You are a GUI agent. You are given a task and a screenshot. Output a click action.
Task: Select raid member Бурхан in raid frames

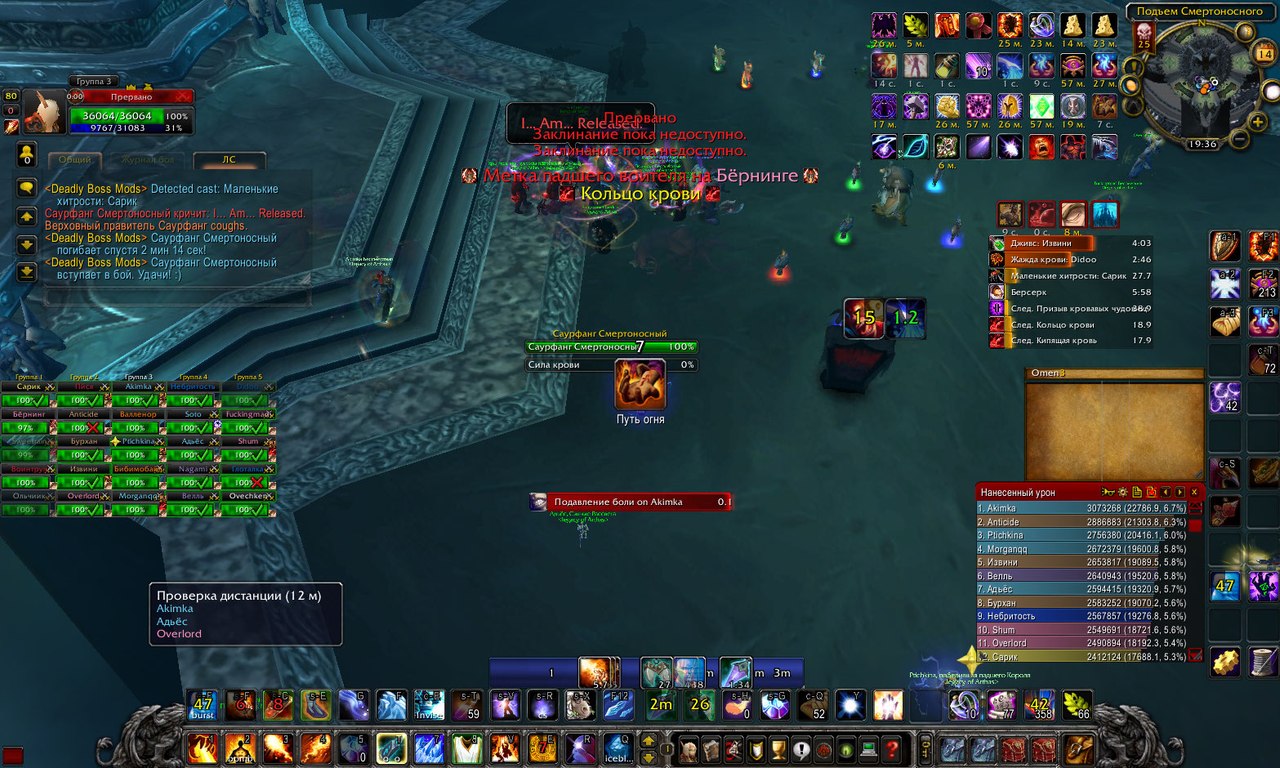click(x=84, y=441)
